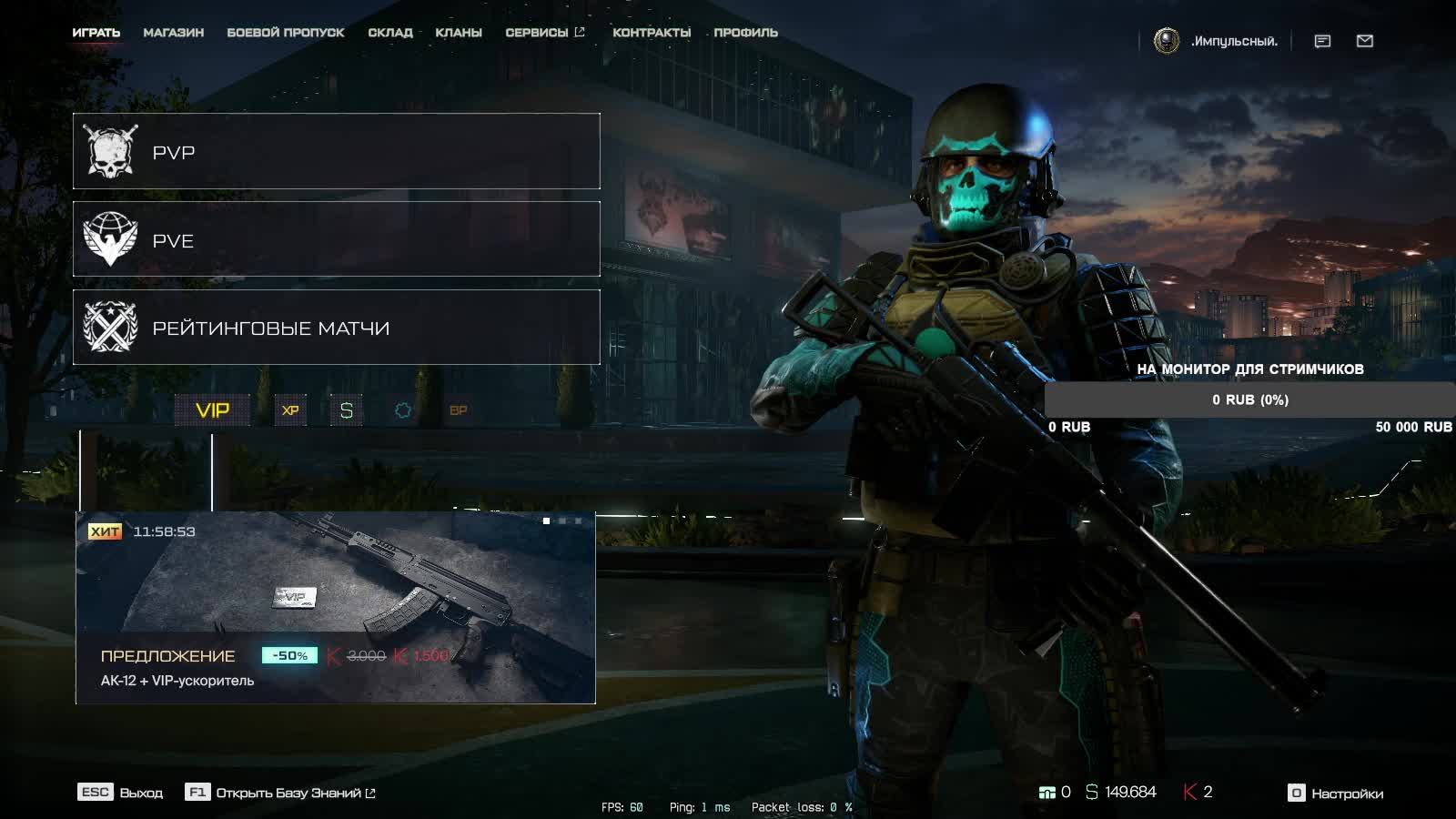The width and height of the screenshot is (1456, 819).
Task: Open the Кланы tab
Action: (x=459, y=33)
